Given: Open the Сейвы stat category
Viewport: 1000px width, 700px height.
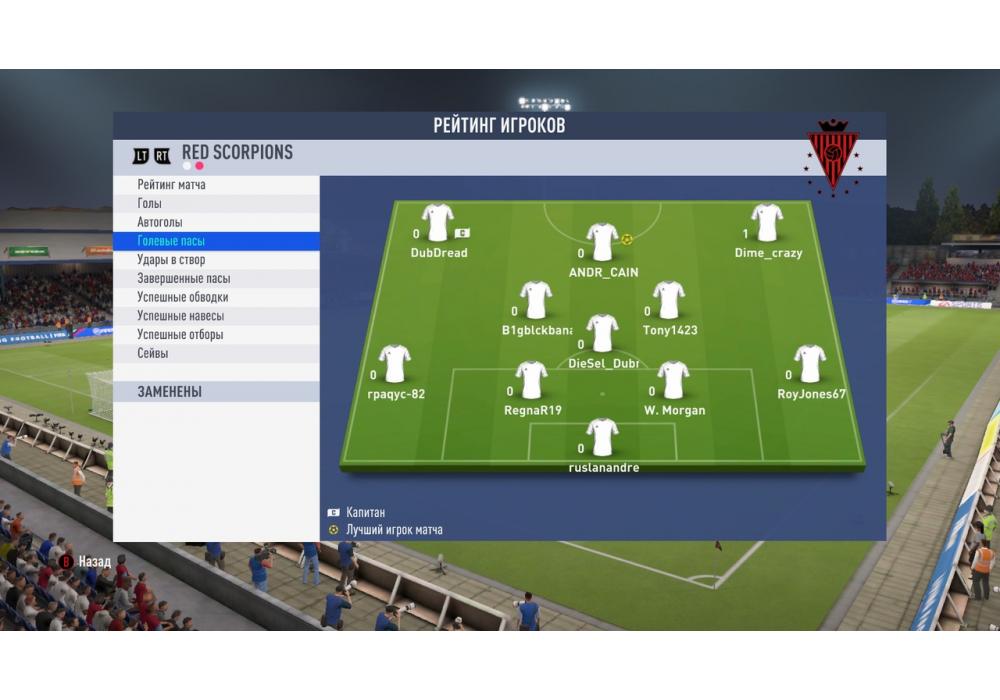Looking at the screenshot, I should tap(153, 354).
